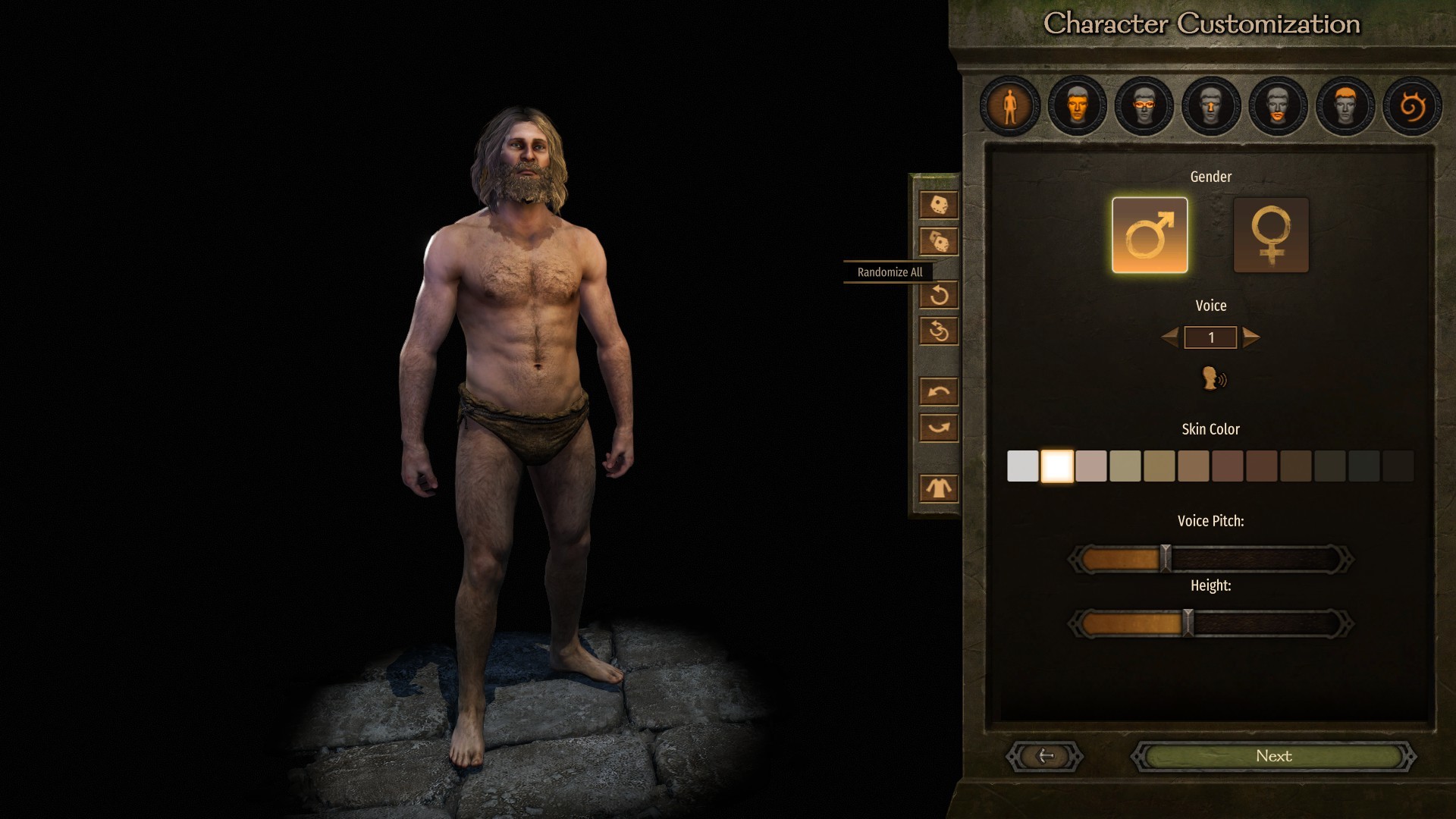Go back with the arrow button
Viewport: 1456px width, 819px height.
1045,756
